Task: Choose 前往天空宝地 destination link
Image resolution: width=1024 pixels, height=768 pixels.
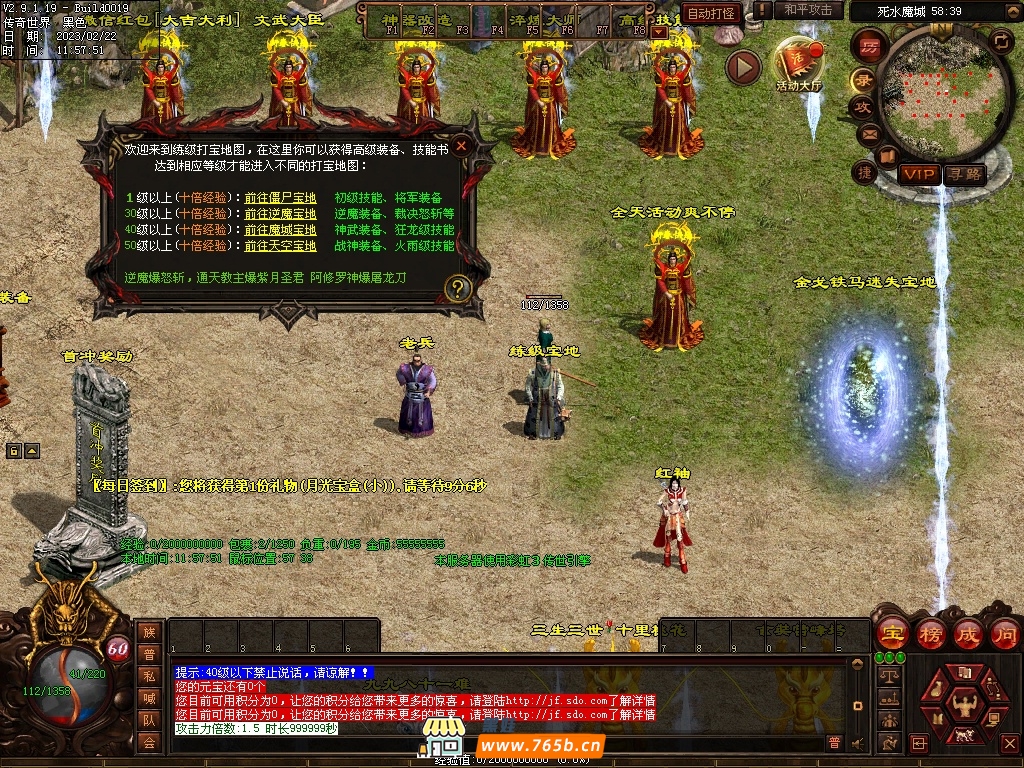Action: 280,246
